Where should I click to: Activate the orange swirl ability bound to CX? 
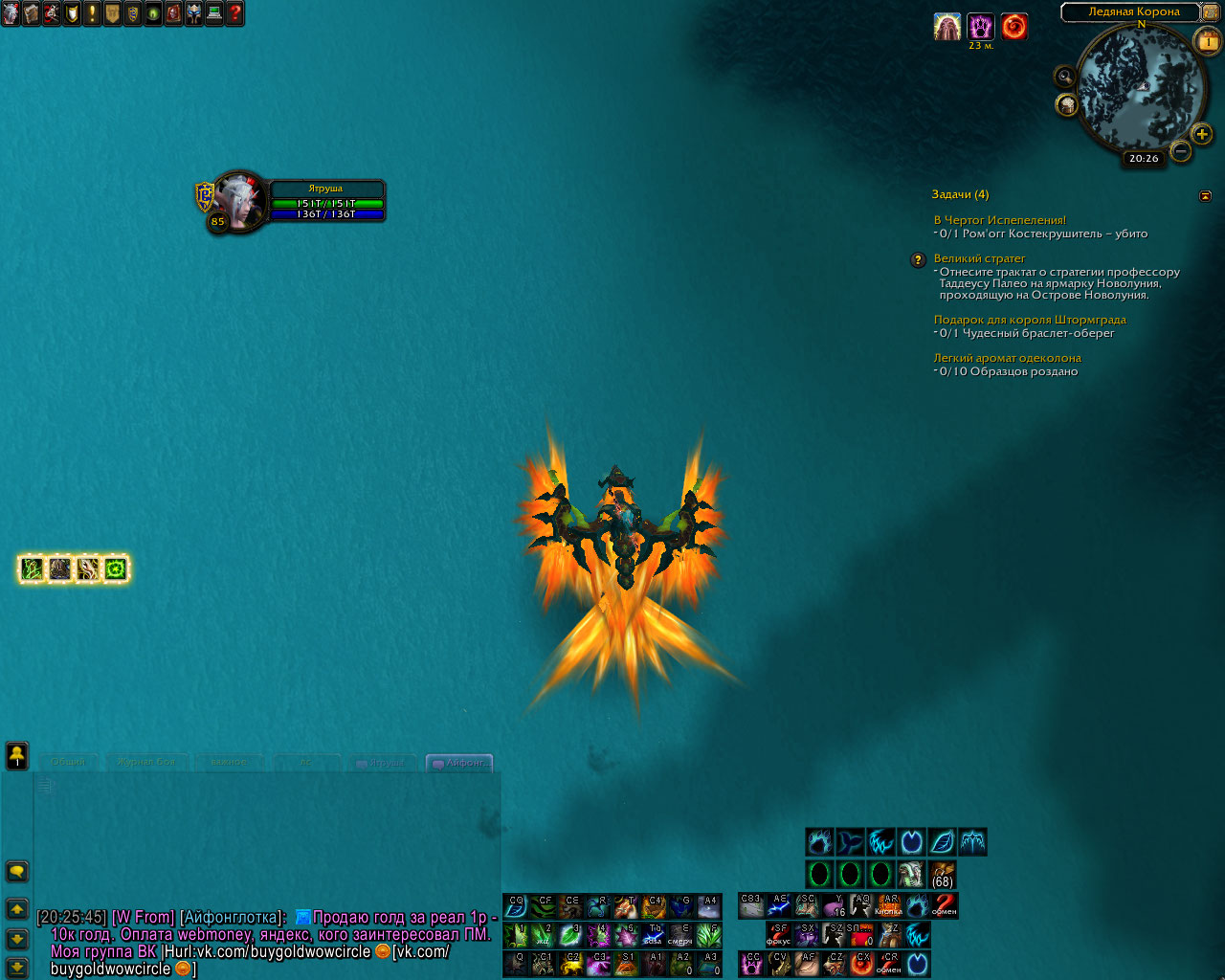pos(861,964)
